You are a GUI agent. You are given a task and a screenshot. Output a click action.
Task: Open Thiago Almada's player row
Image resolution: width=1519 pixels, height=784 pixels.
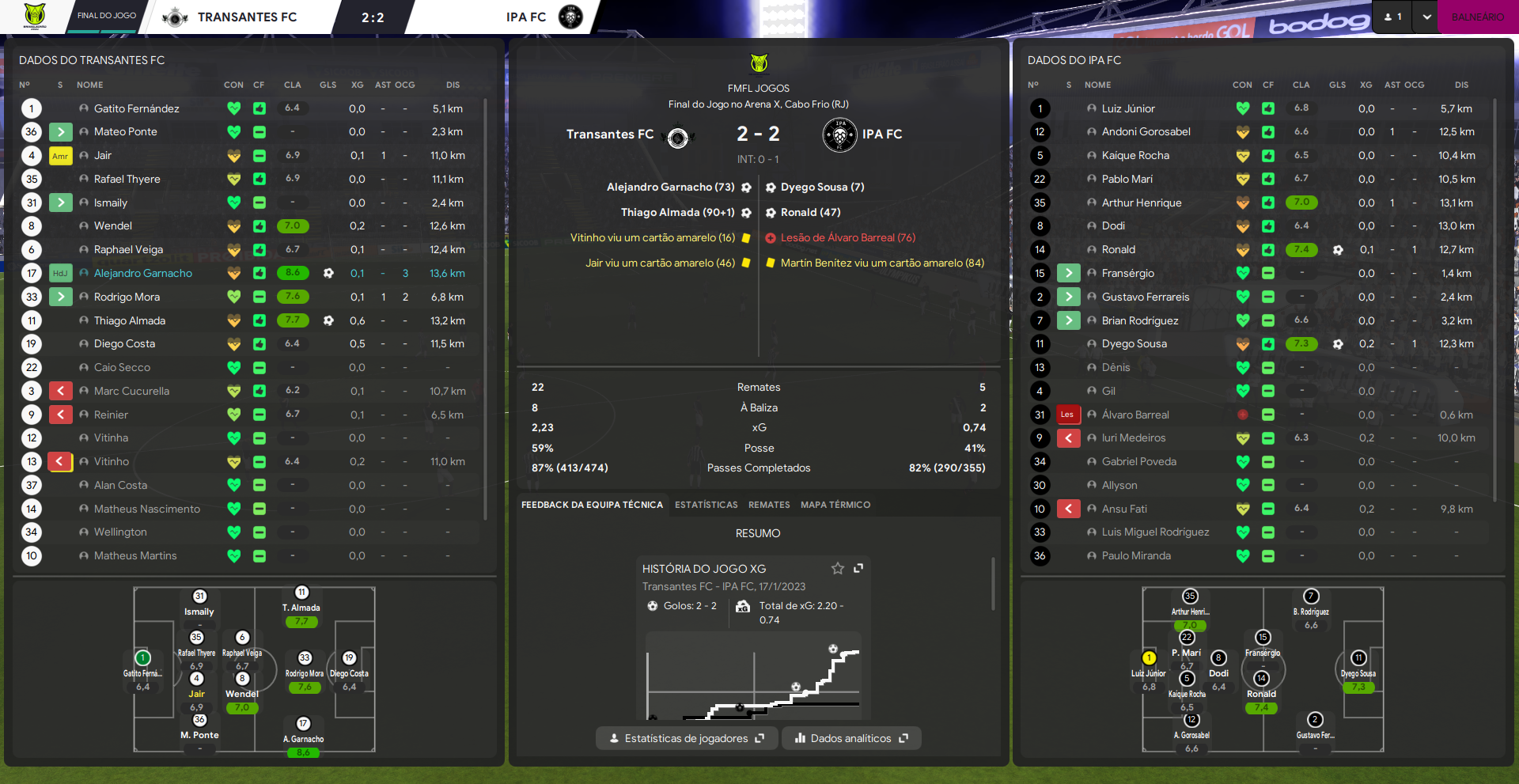click(130, 320)
